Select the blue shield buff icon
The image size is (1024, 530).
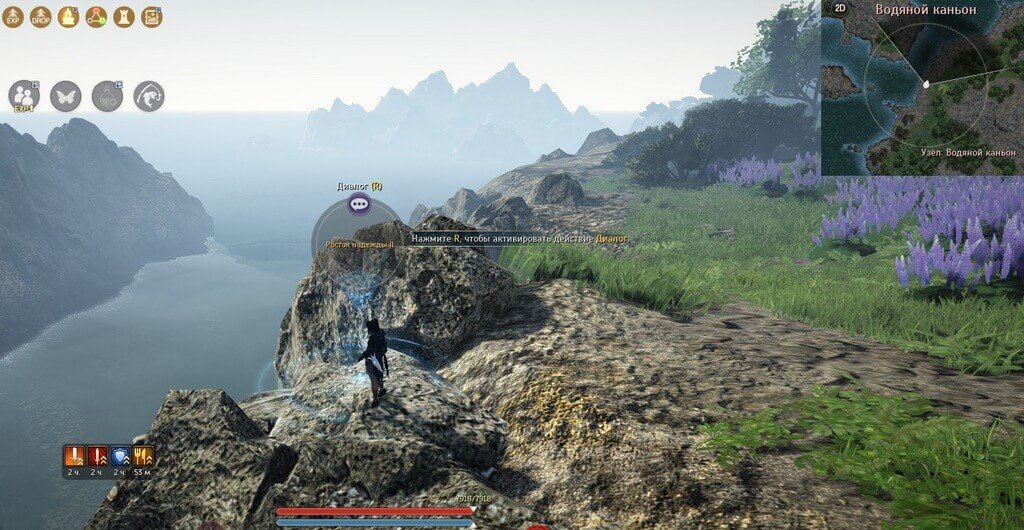[120, 456]
